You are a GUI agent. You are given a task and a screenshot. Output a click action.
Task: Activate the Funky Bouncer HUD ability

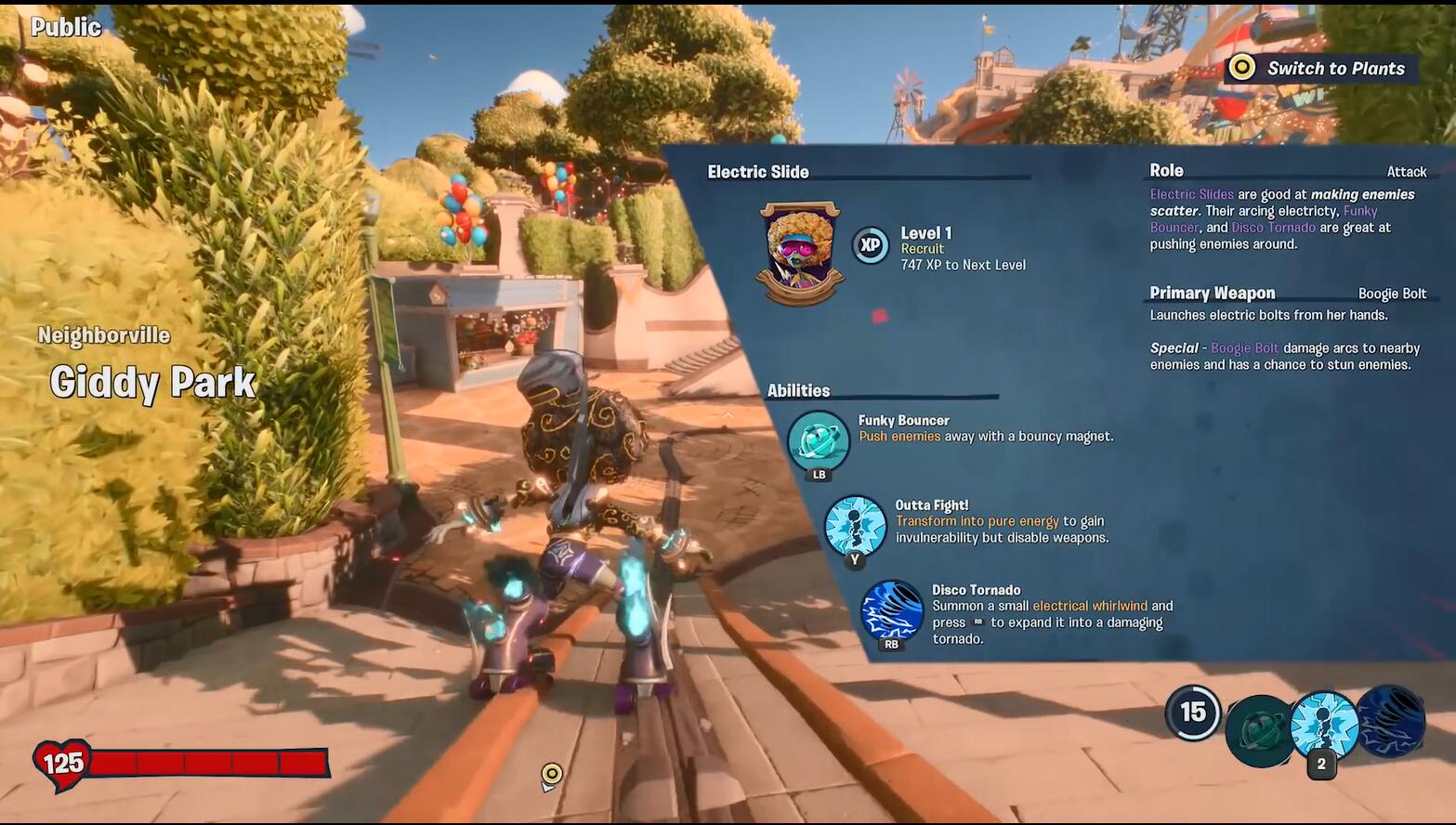(1260, 730)
